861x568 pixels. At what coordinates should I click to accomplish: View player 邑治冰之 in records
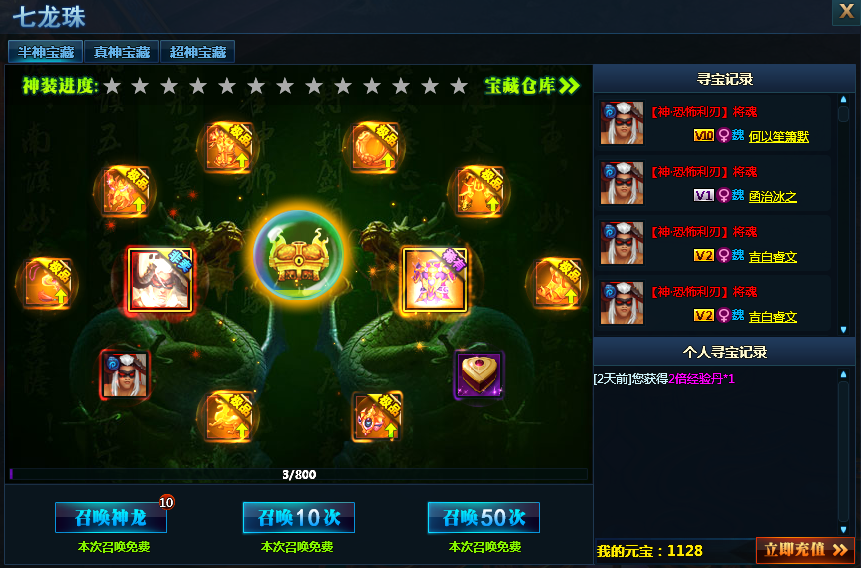[x=773, y=196]
